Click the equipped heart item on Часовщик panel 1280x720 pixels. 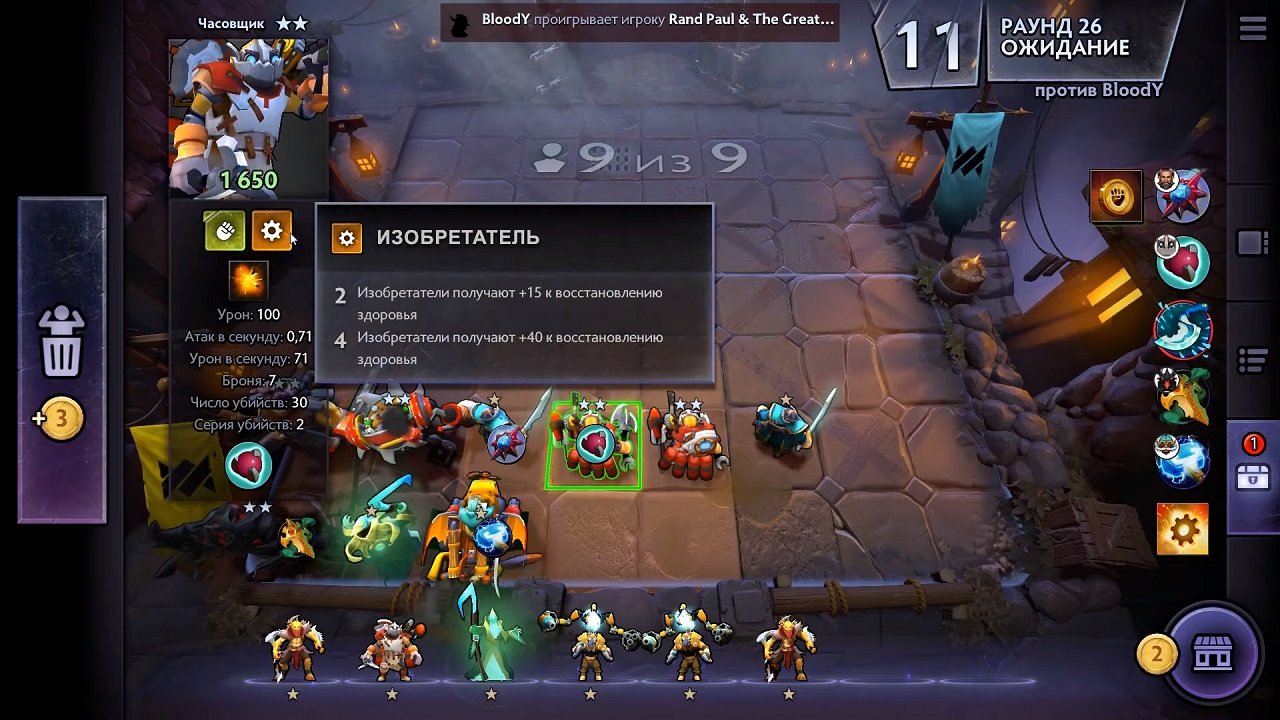(x=247, y=465)
